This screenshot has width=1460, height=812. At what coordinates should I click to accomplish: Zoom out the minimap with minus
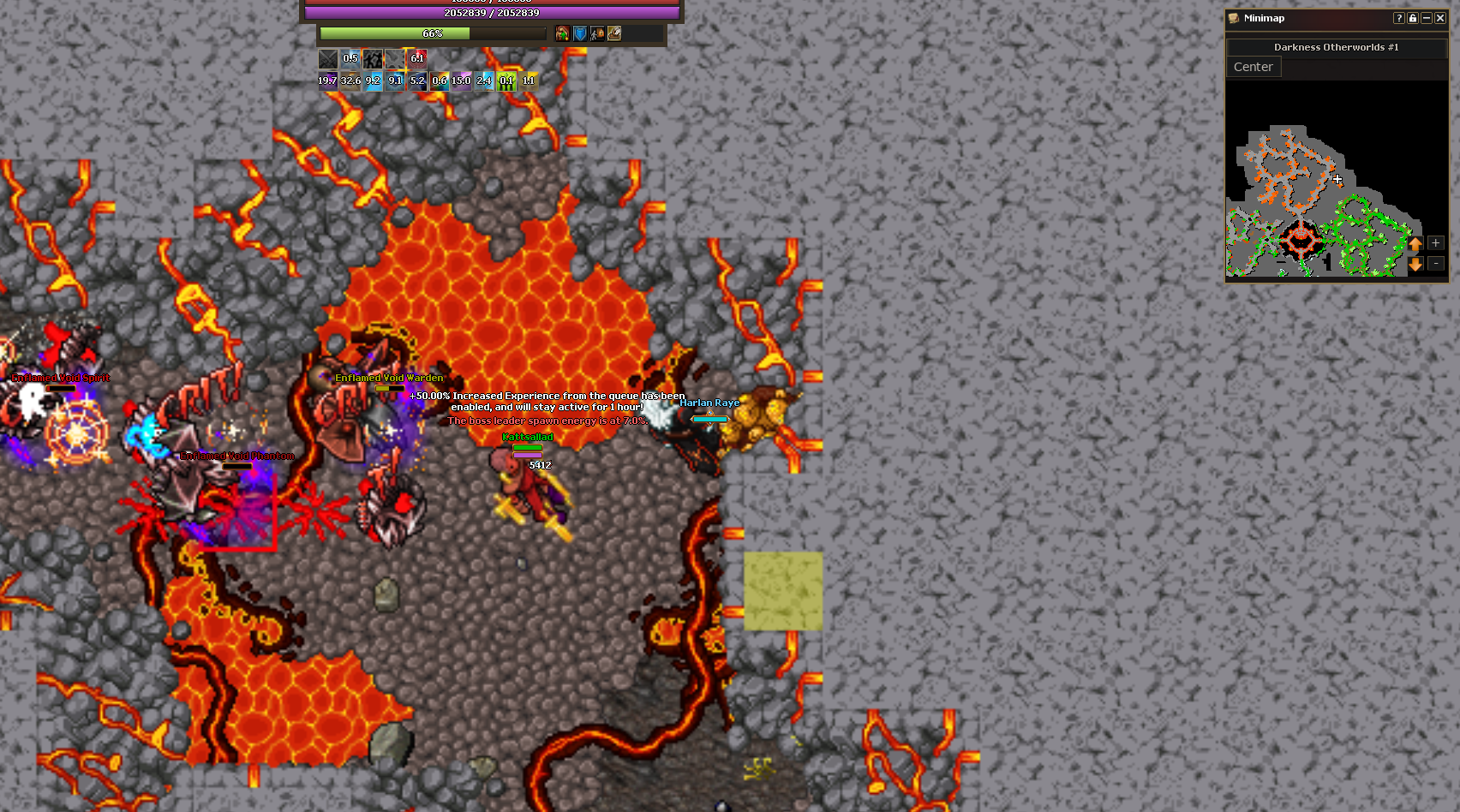1436,264
